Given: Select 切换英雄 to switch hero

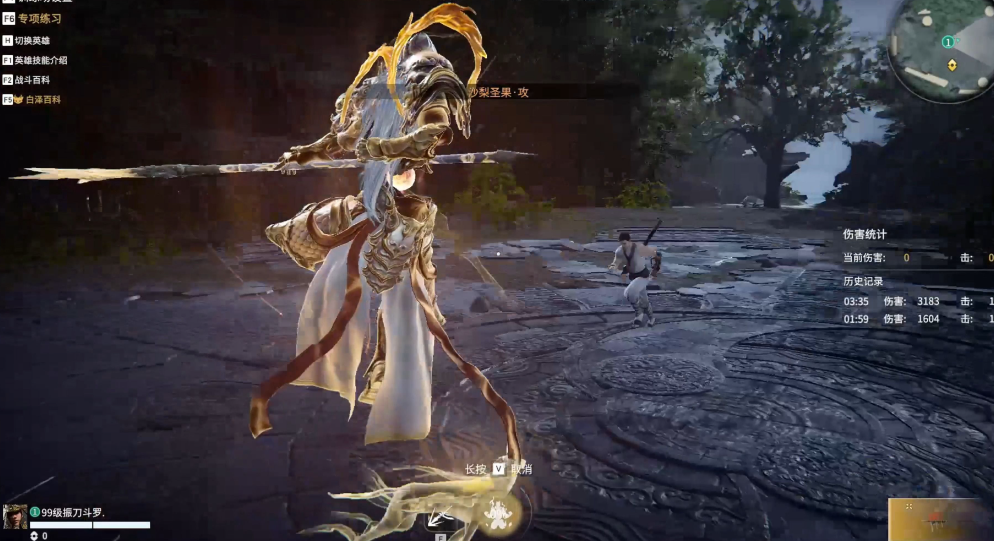Looking at the screenshot, I should pos(31,41).
